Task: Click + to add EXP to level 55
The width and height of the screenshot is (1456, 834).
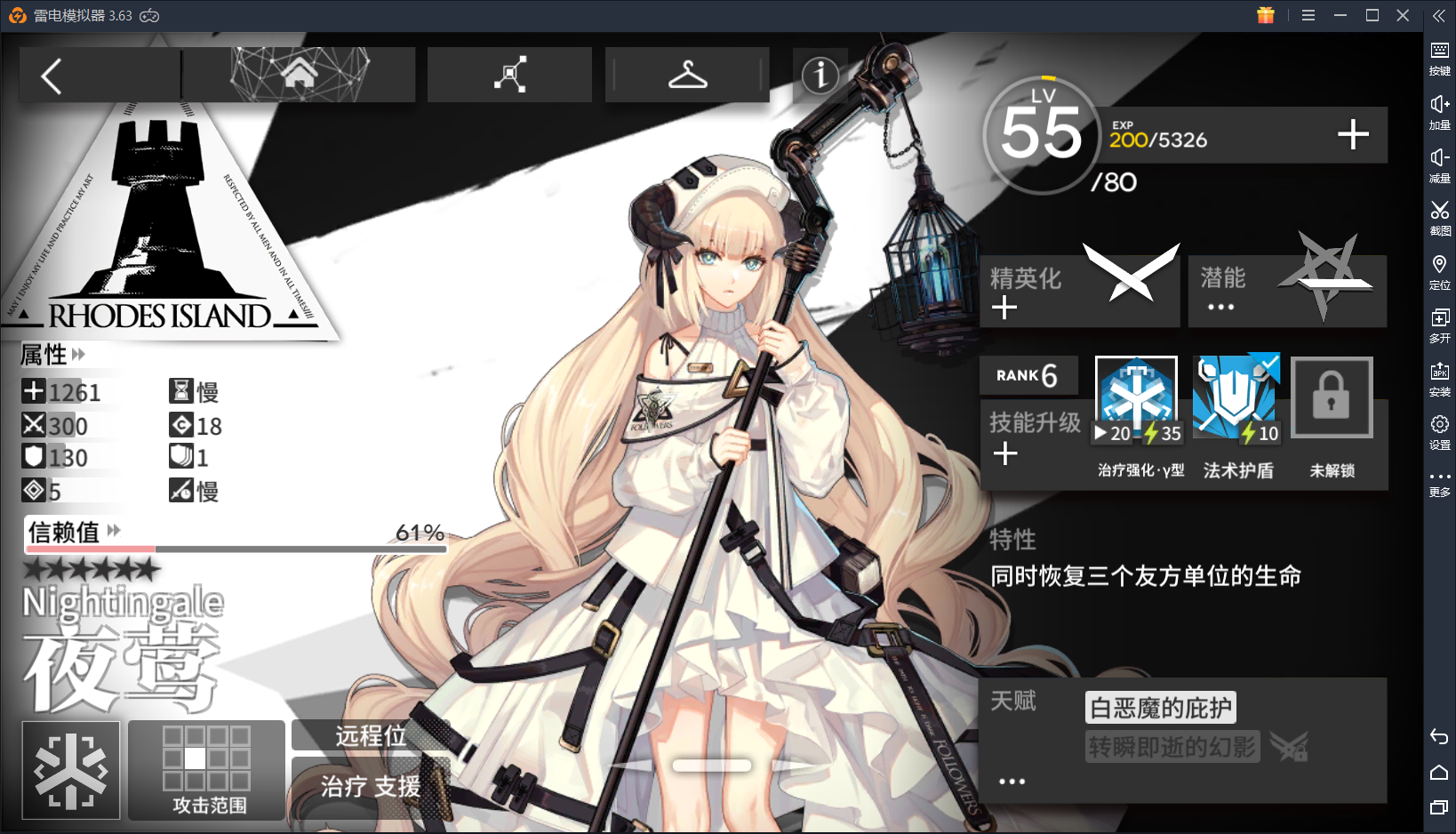Action: (x=1352, y=135)
